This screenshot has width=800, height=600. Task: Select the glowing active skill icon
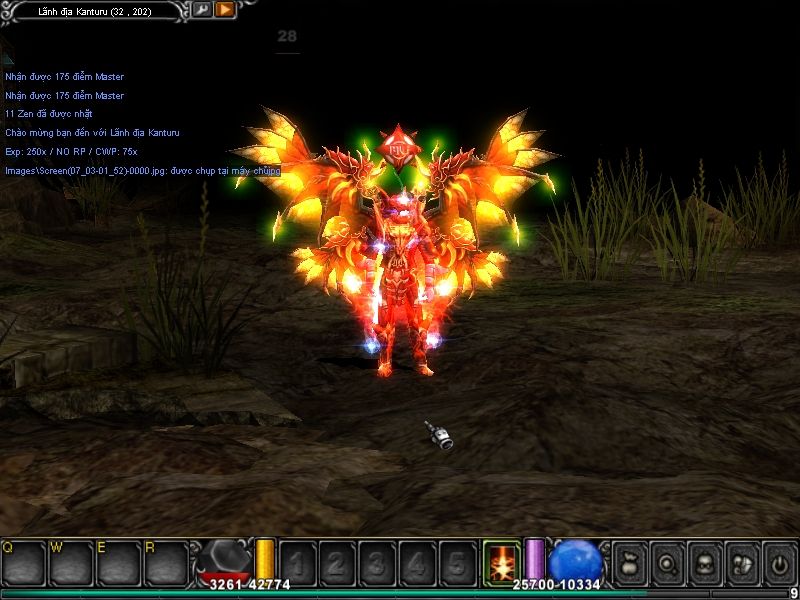click(501, 562)
